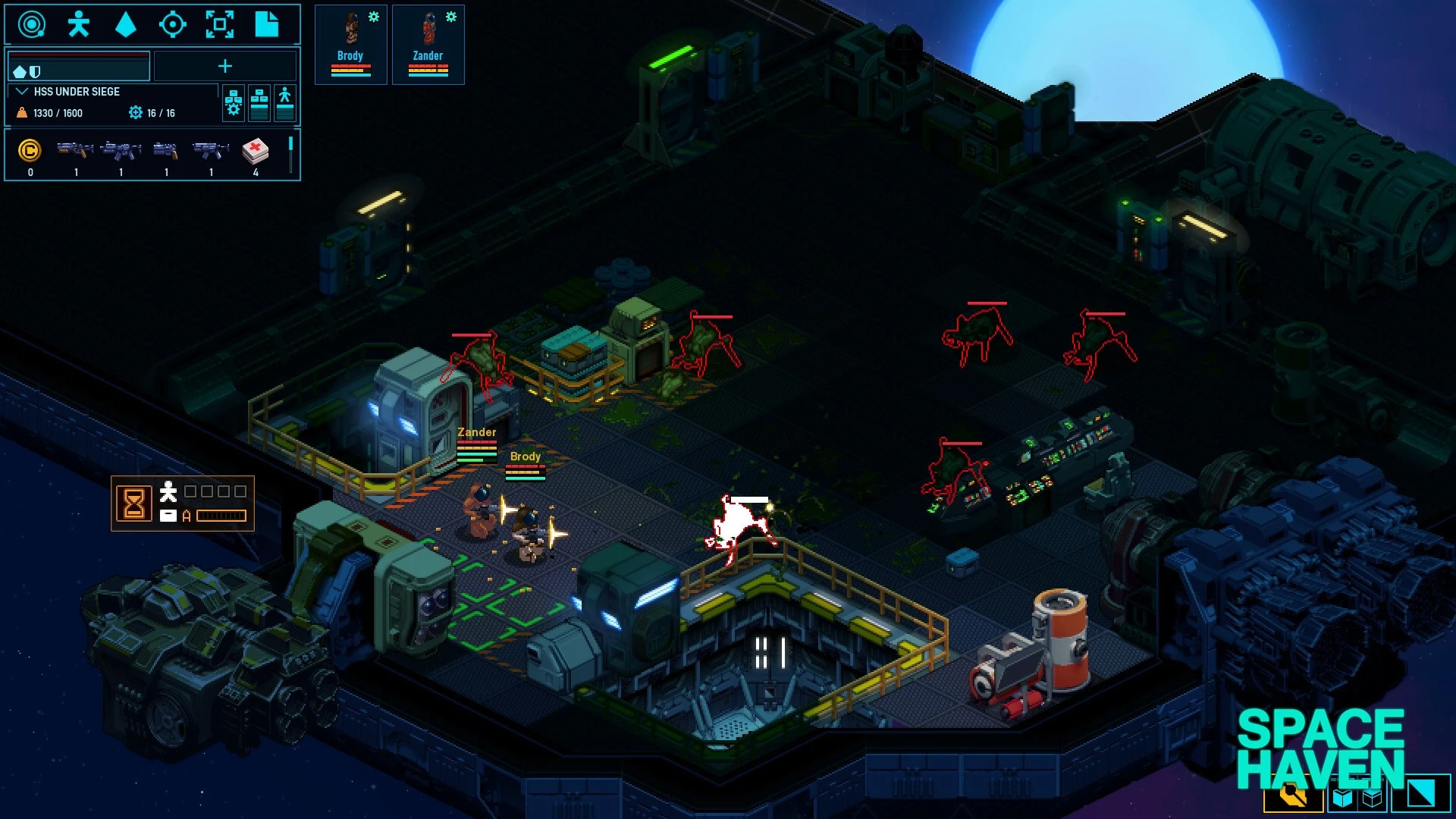The height and width of the screenshot is (819, 1456).
Task: Add a new group with plus button
Action: pos(225,66)
